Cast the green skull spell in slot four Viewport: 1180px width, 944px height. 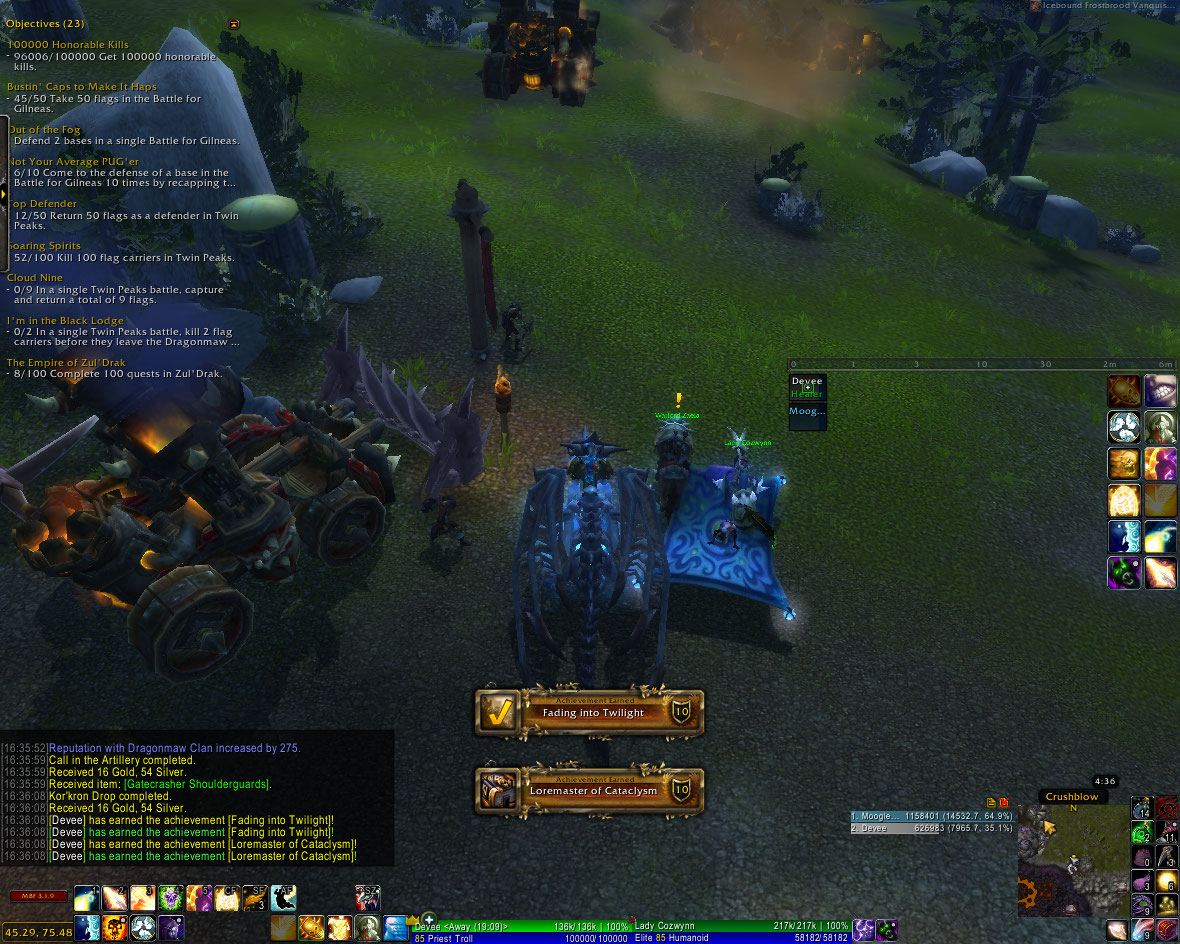(170, 898)
